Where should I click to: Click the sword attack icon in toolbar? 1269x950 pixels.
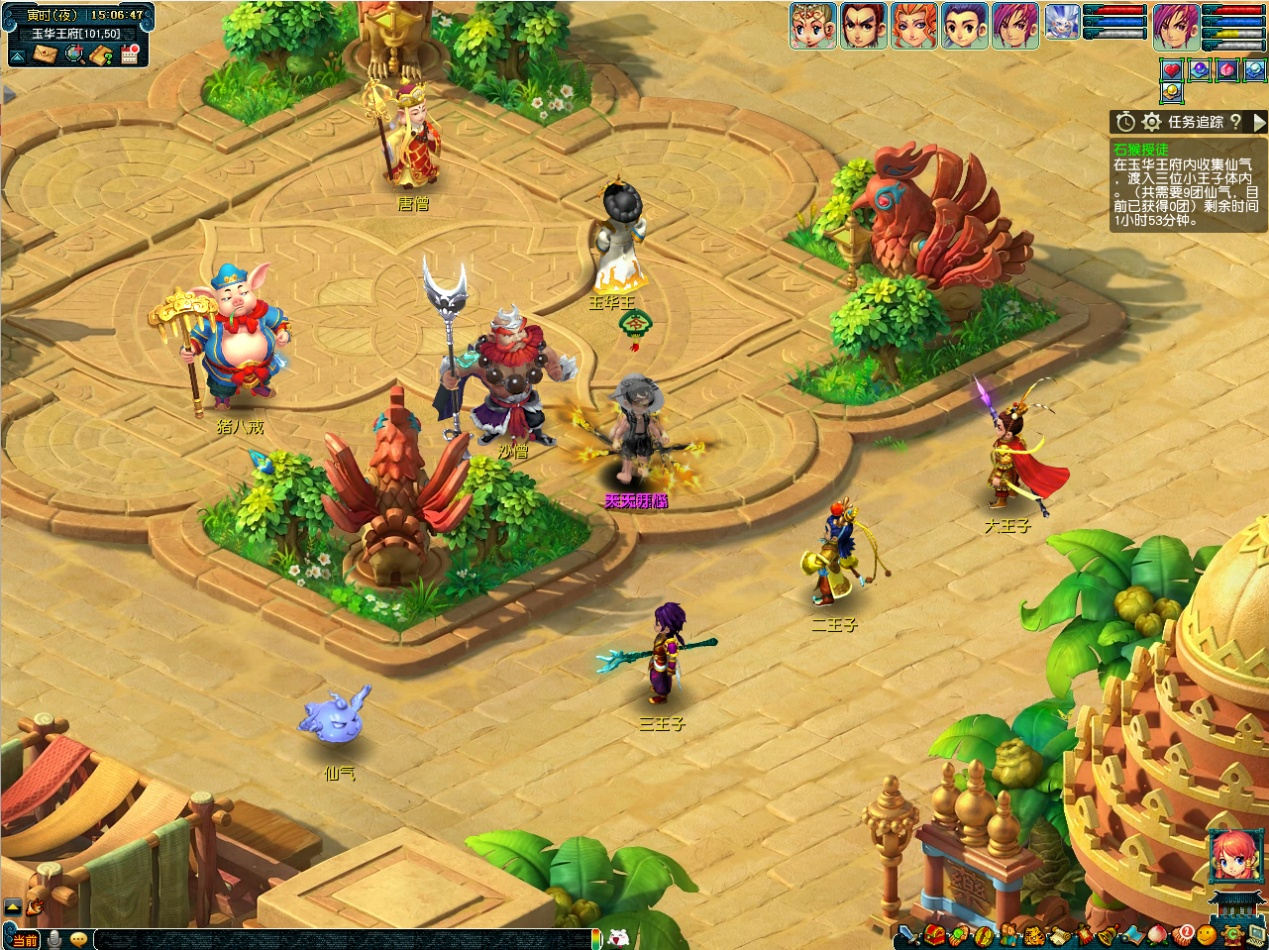[x=907, y=936]
